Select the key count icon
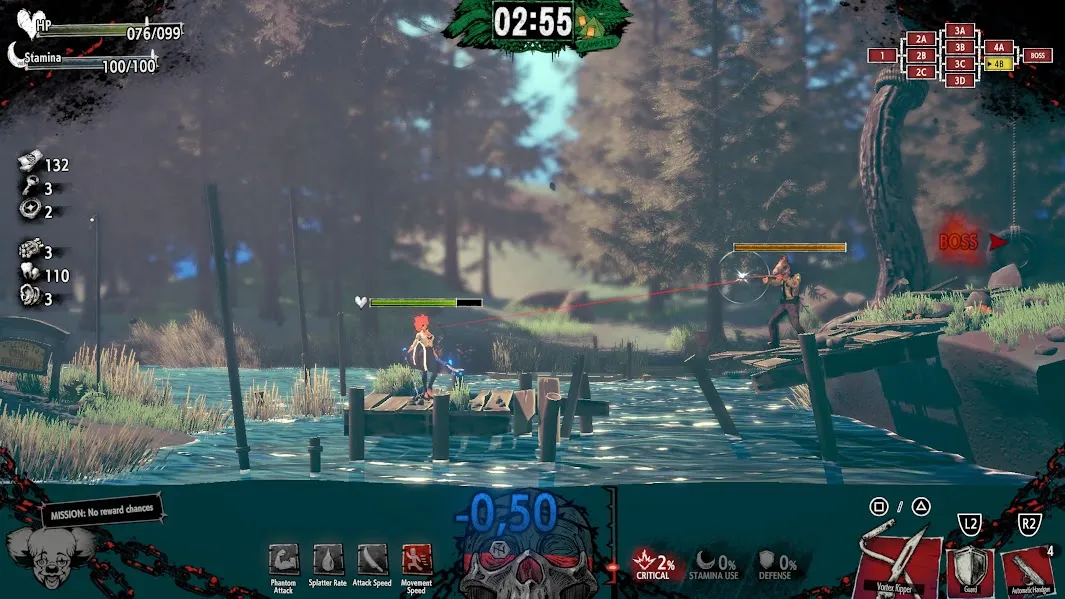The image size is (1065, 599). [x=29, y=188]
